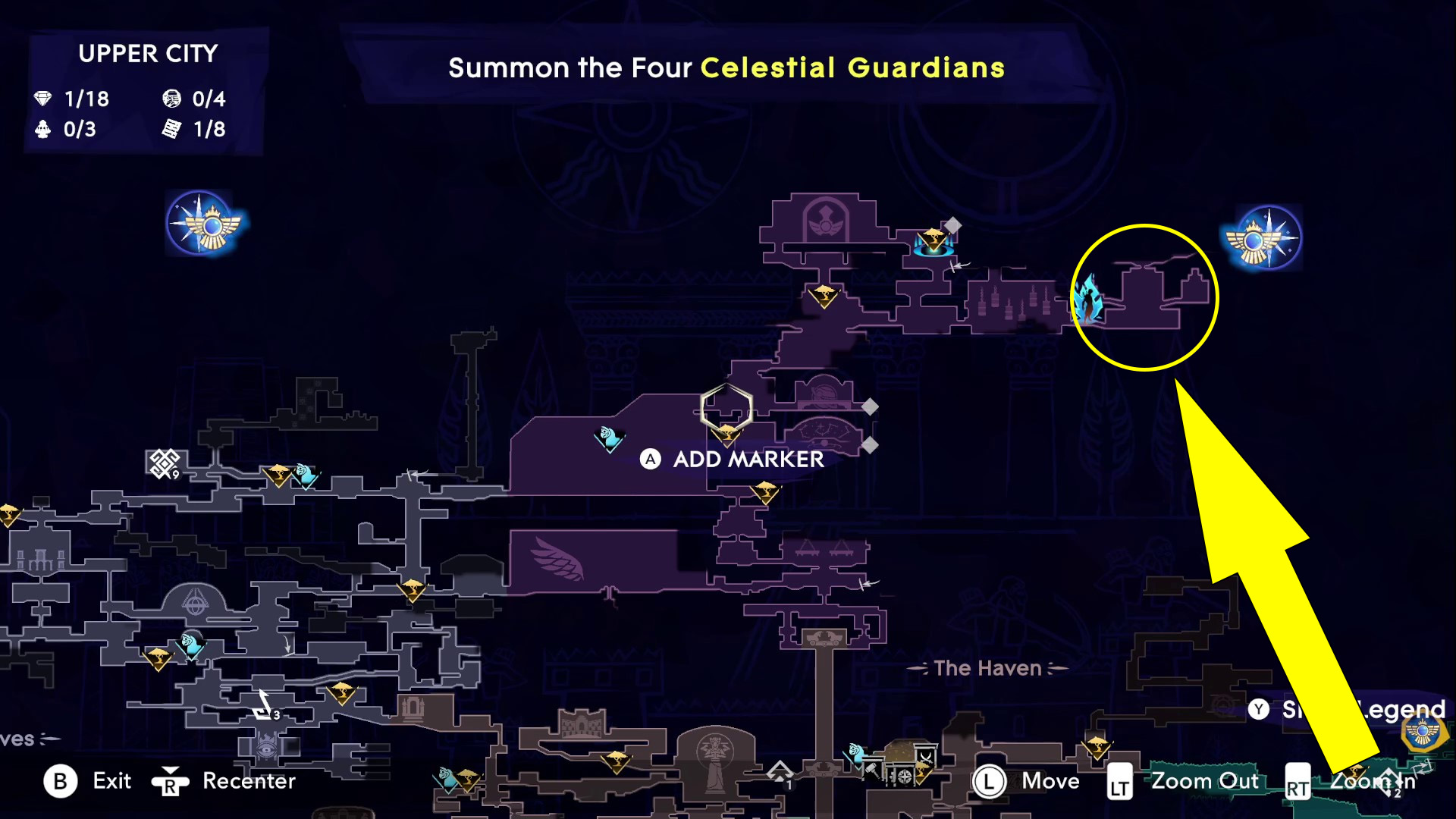Click the hexagonal map cursor
The height and width of the screenshot is (819, 1456).
(x=726, y=409)
